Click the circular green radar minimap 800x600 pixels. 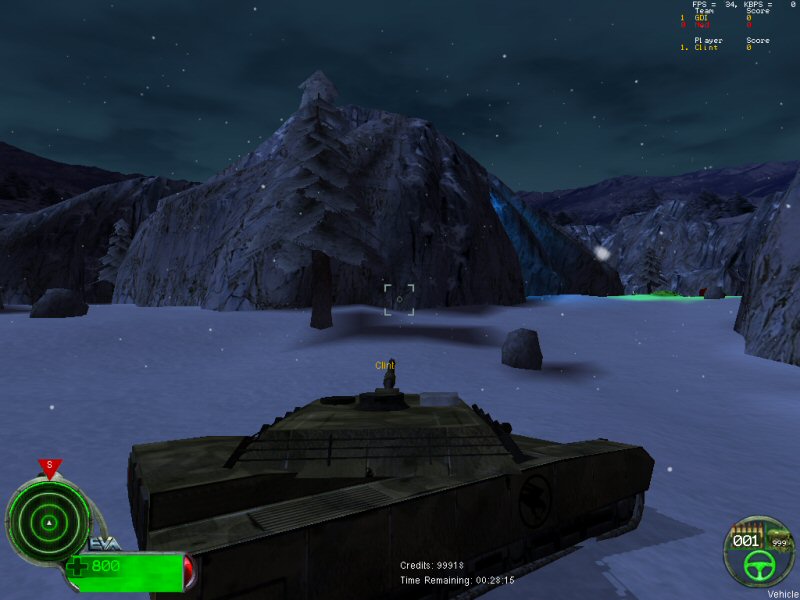tap(47, 521)
